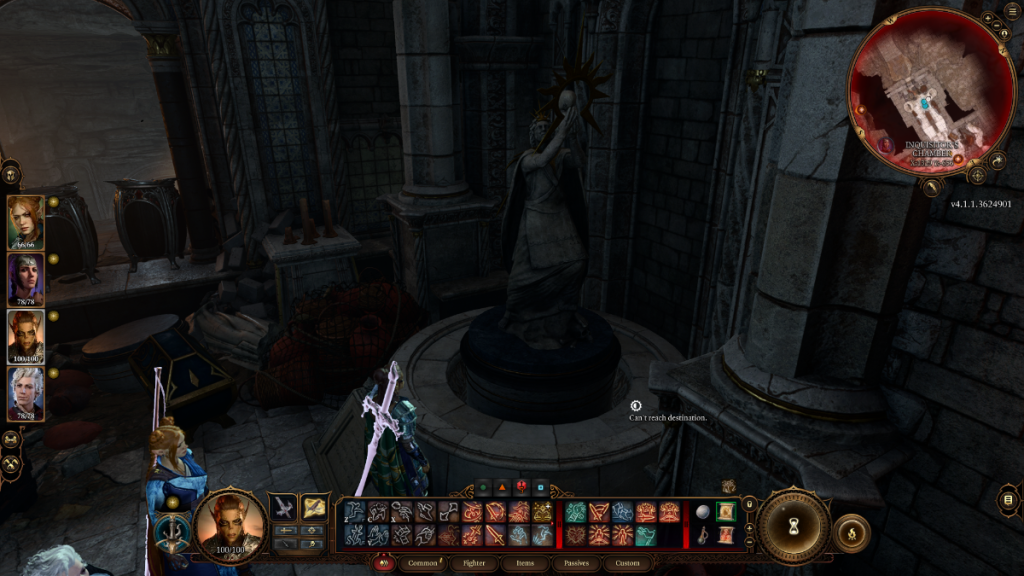Switch to the Custom hotbar tab
Image resolution: width=1024 pixels, height=576 pixels.
point(627,564)
